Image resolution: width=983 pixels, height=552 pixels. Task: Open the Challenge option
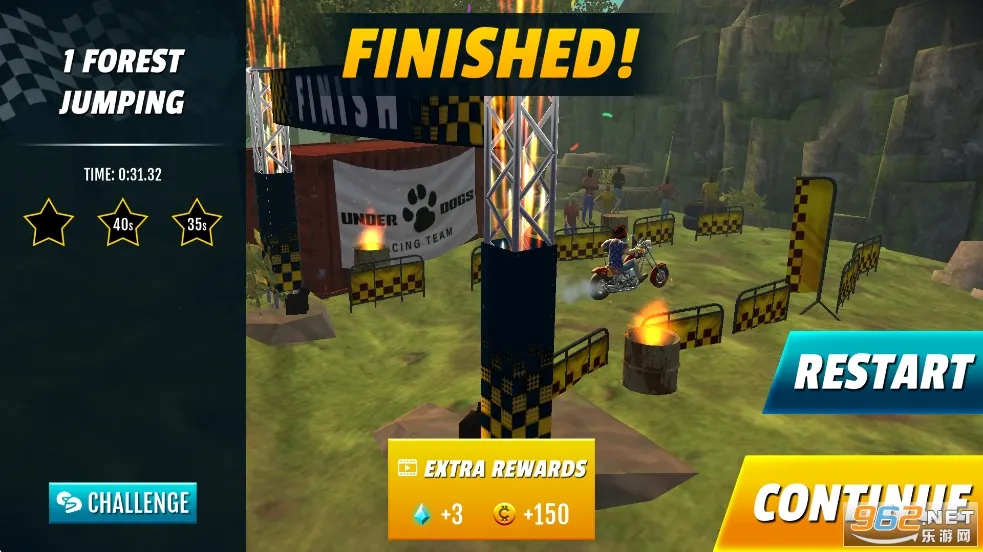[x=123, y=502]
